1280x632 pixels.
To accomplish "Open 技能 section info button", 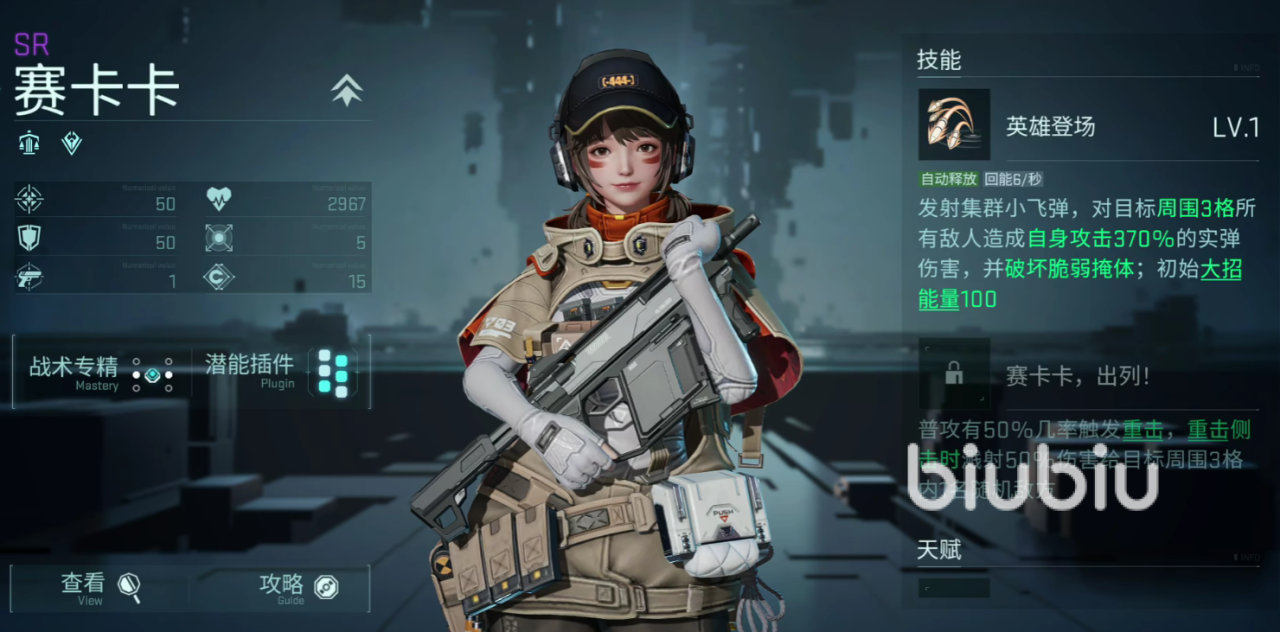I will (1249, 68).
